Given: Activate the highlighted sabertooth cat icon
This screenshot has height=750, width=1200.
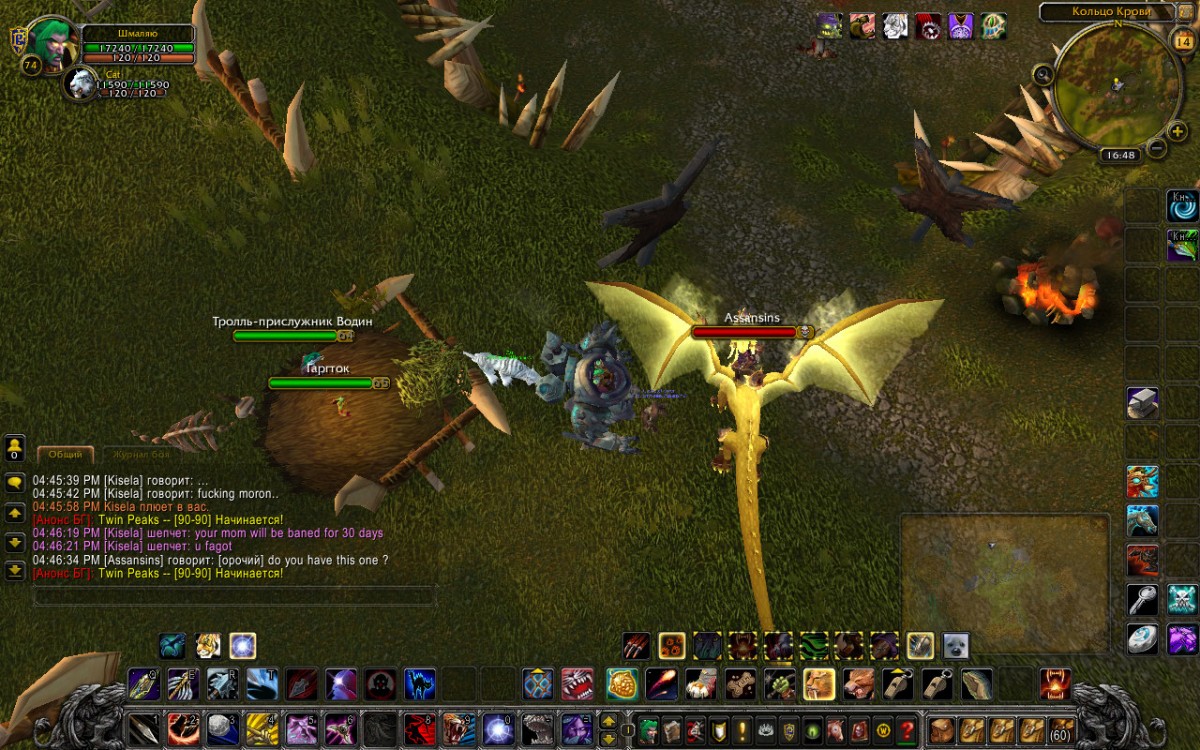Looking at the screenshot, I should coord(819,684).
